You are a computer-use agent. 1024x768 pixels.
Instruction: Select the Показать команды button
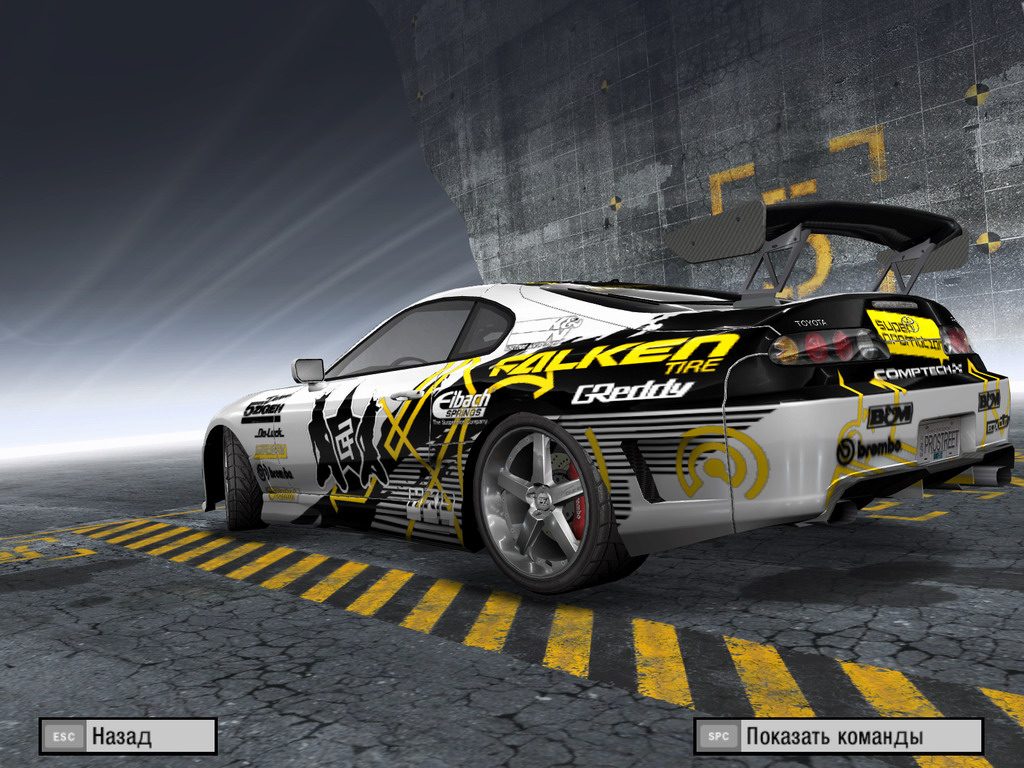(x=838, y=737)
